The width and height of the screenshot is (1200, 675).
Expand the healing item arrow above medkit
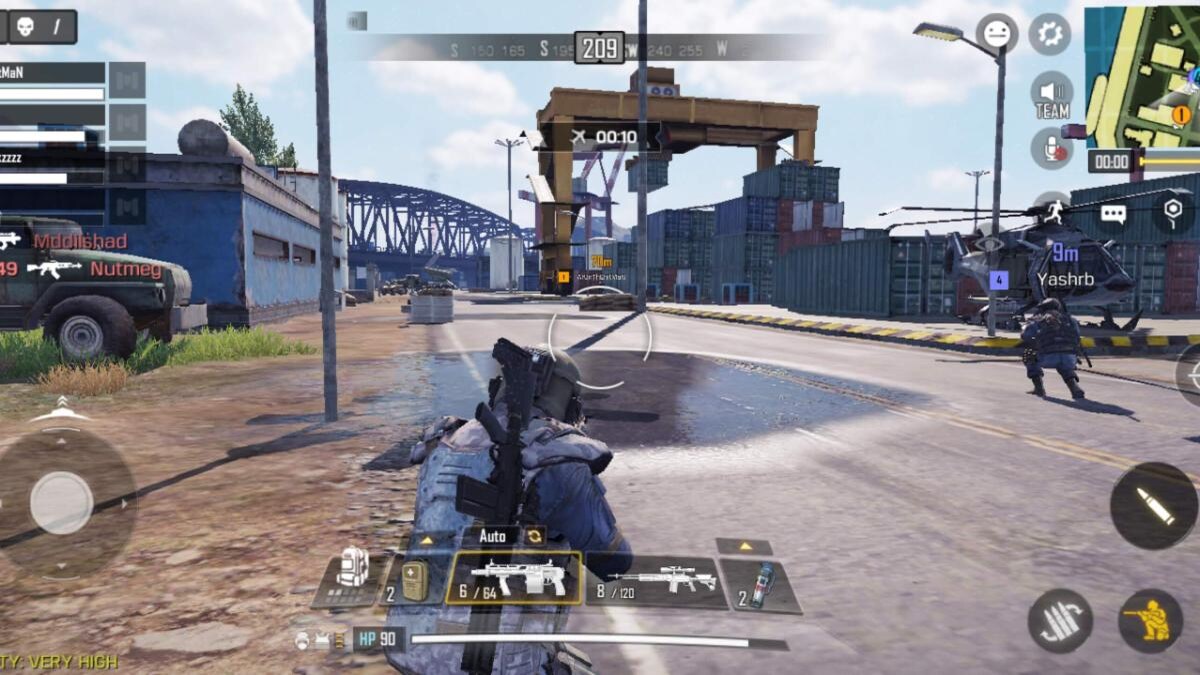click(x=425, y=540)
